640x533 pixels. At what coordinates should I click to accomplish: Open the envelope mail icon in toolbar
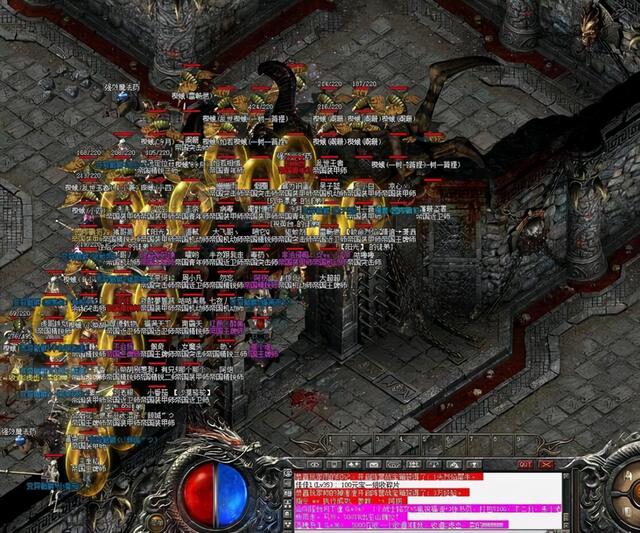pos(374,464)
